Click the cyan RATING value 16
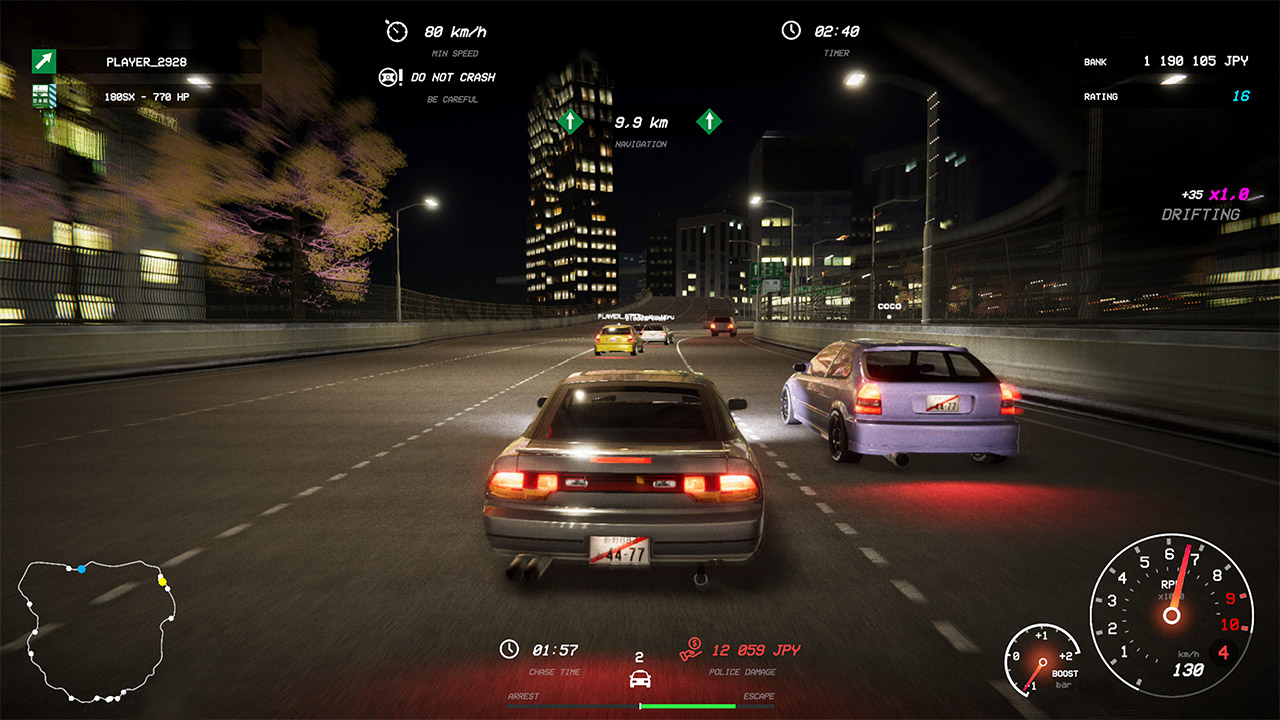1280x720 pixels. tap(1240, 96)
